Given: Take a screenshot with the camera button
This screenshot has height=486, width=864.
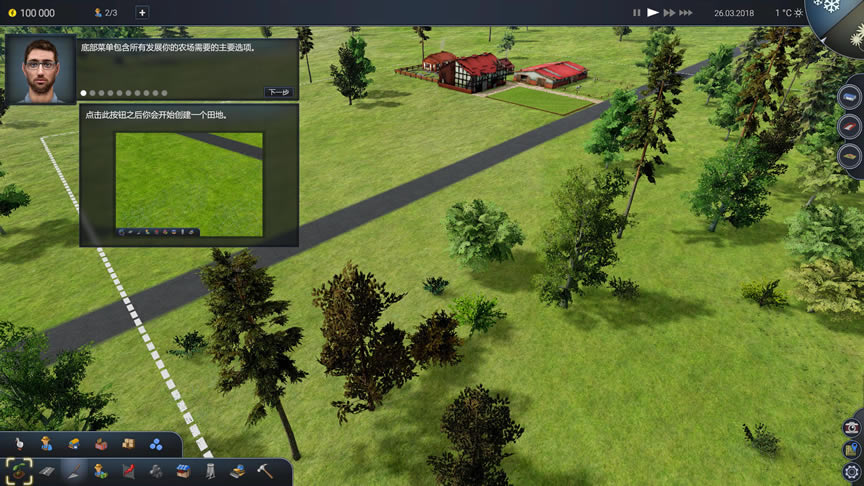Looking at the screenshot, I should click(852, 427).
